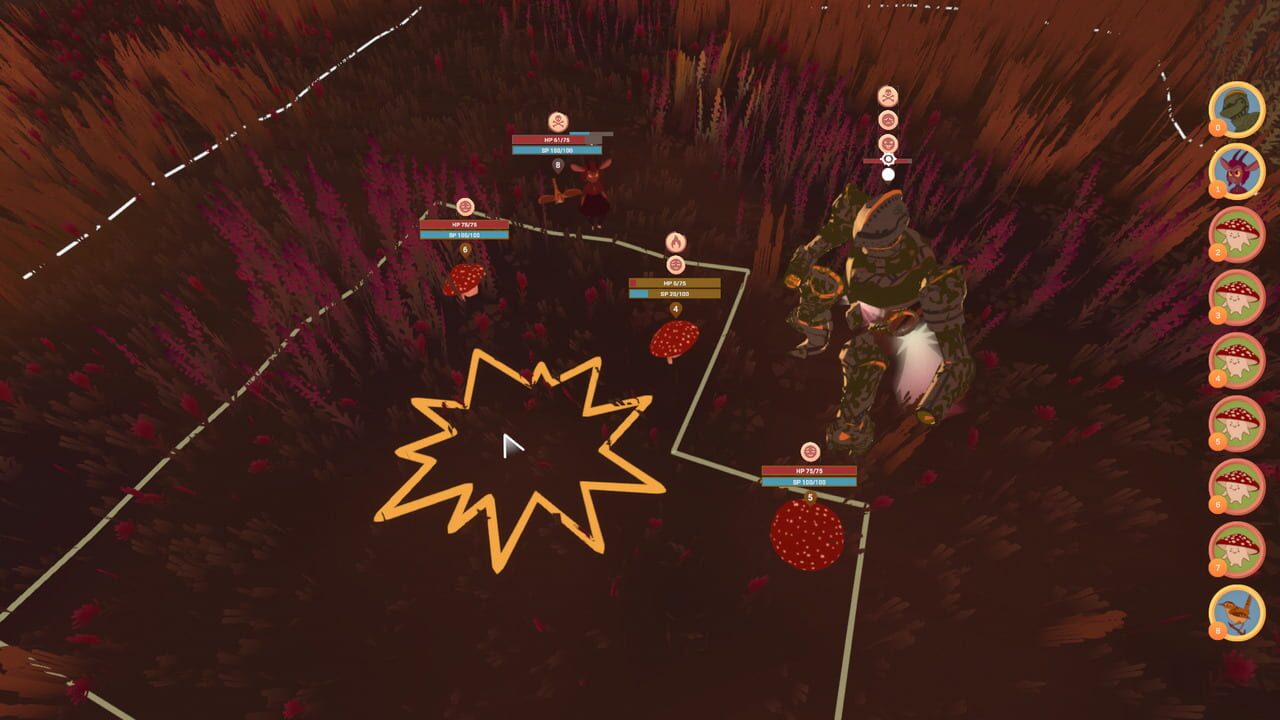Click the skull status icon above the knight enemy
Viewport: 1280px width, 720px height.
point(888,95)
